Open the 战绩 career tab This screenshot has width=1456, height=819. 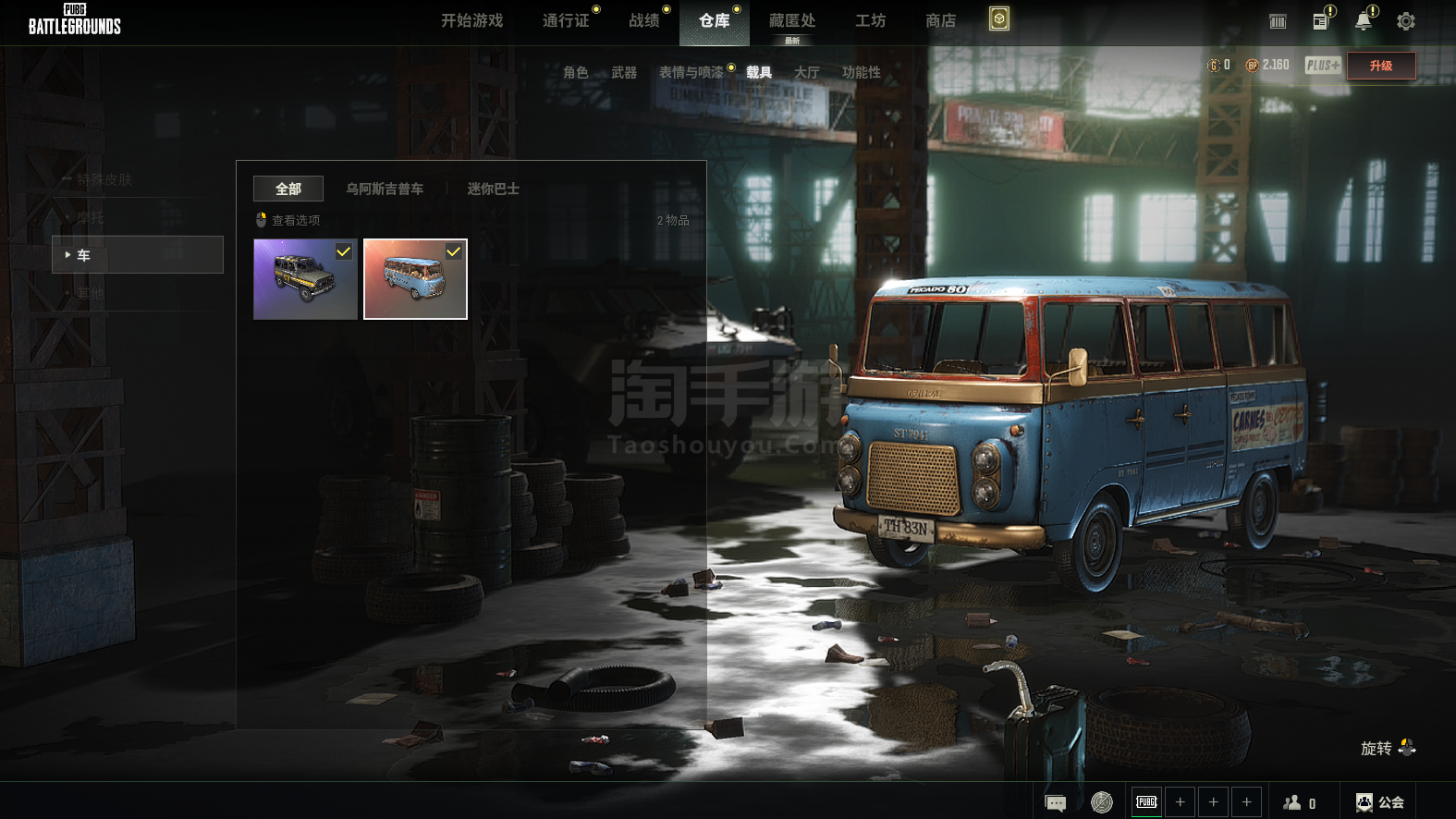point(643,20)
